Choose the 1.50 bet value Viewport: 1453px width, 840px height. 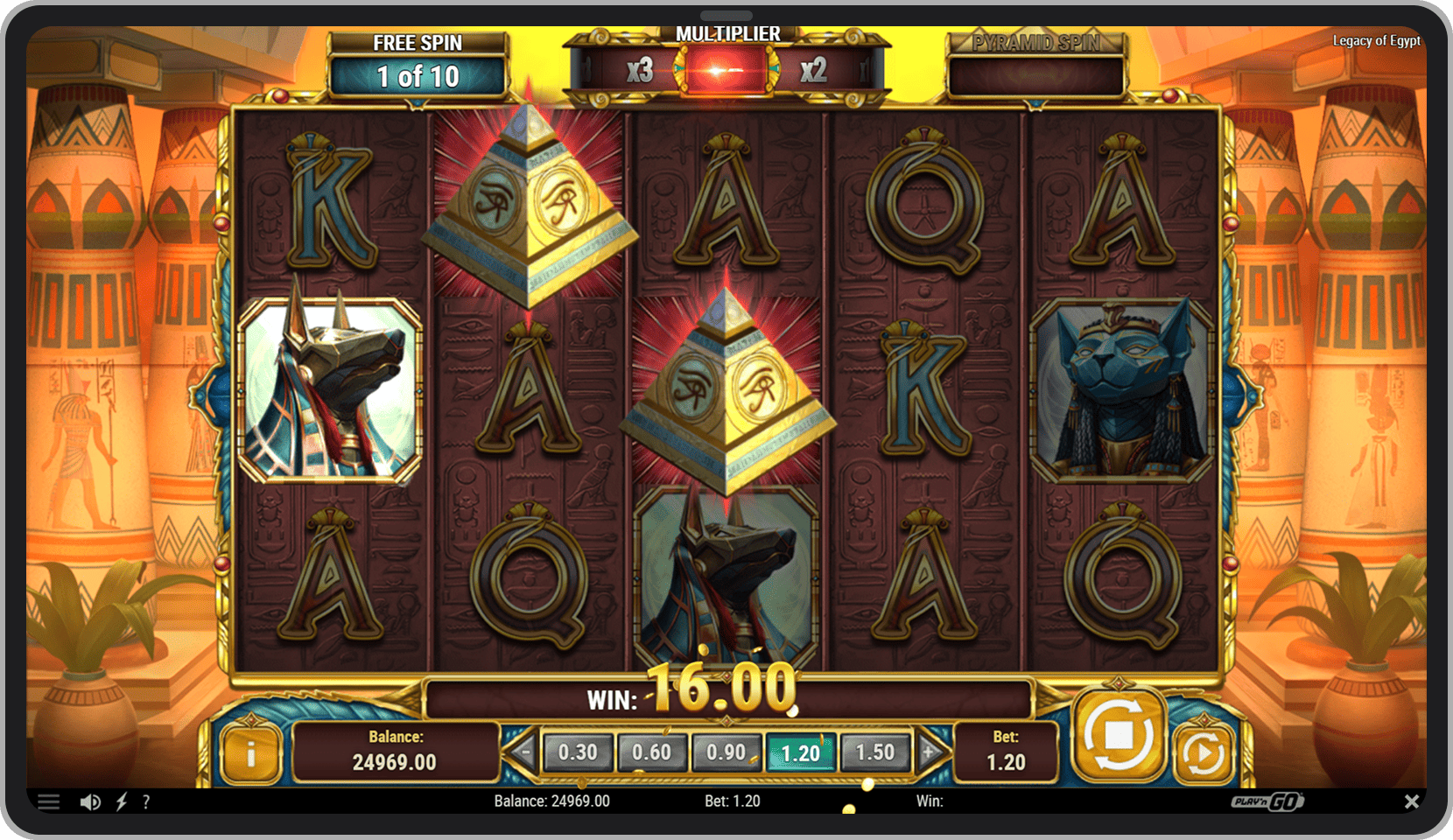(874, 752)
